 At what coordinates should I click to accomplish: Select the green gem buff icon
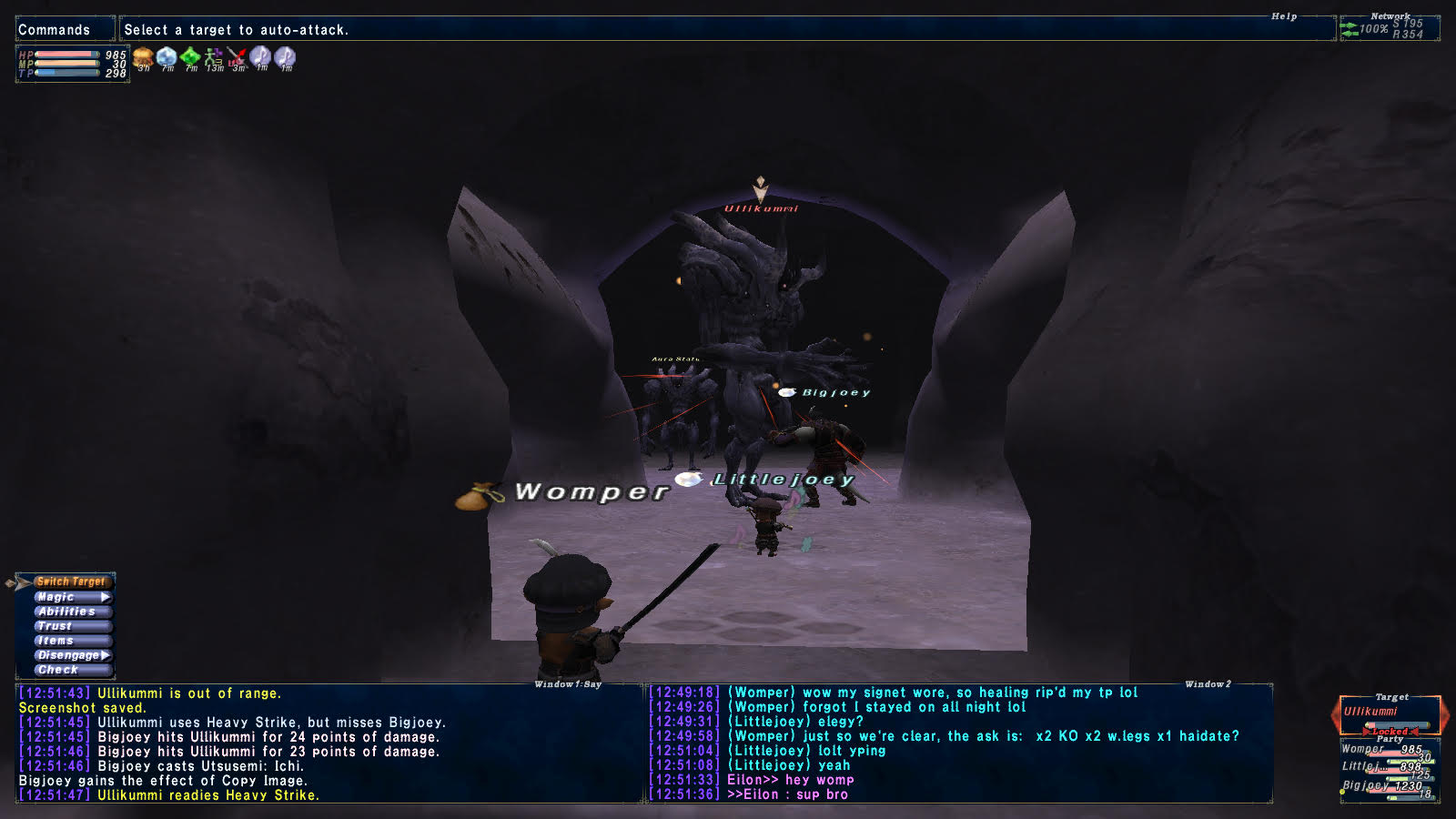tap(190, 58)
